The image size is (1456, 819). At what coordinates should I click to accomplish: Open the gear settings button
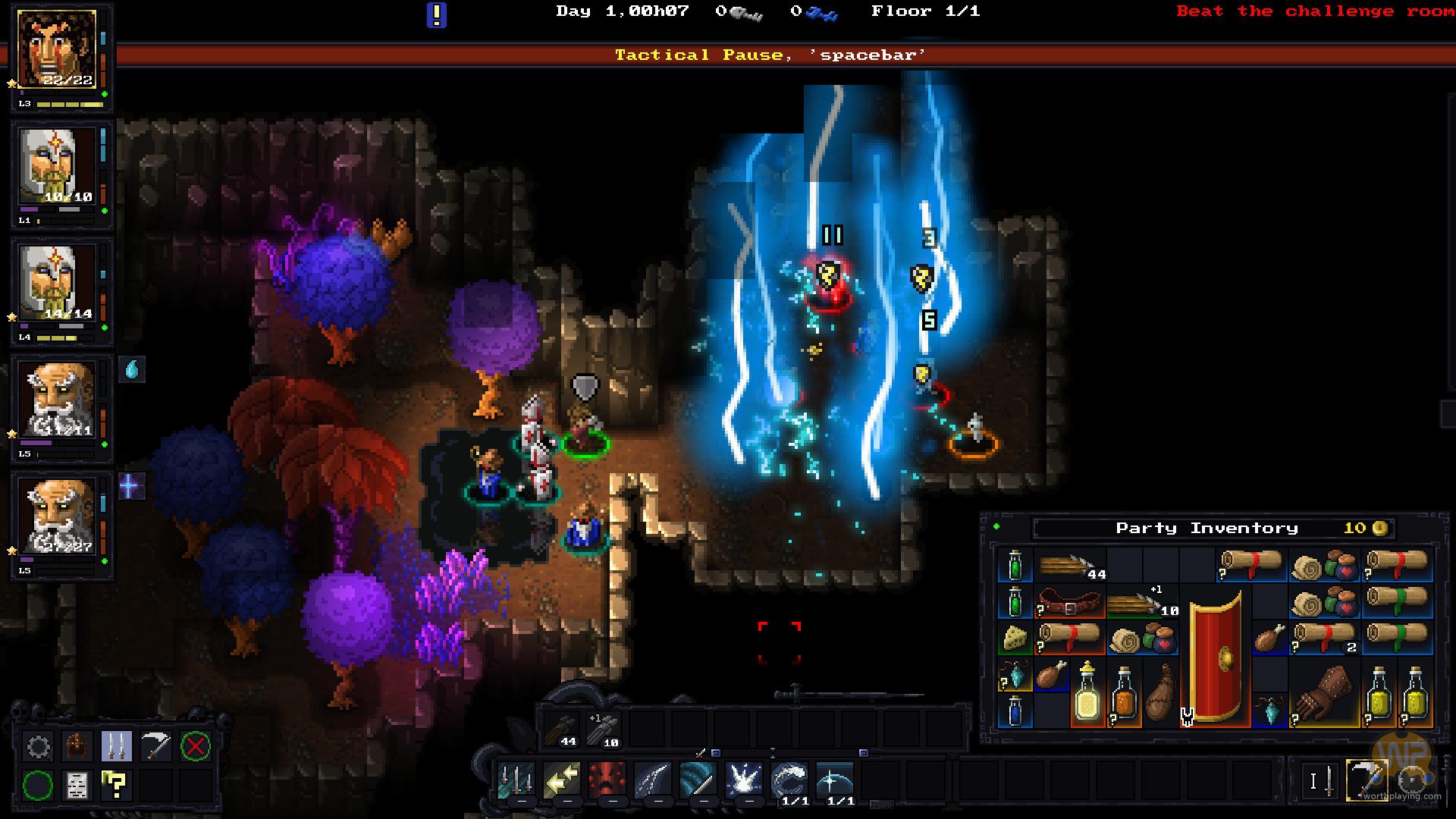[x=38, y=747]
